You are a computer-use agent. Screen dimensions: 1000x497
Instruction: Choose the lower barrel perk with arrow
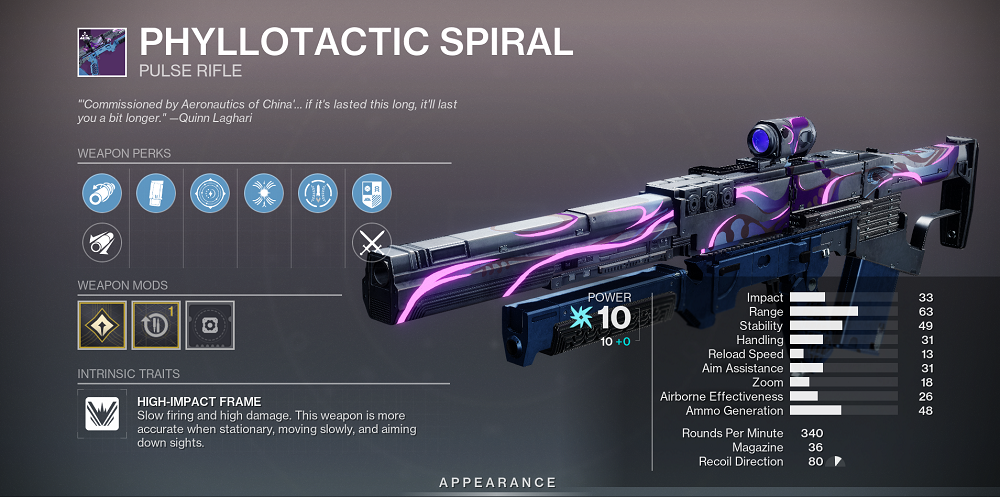101,242
